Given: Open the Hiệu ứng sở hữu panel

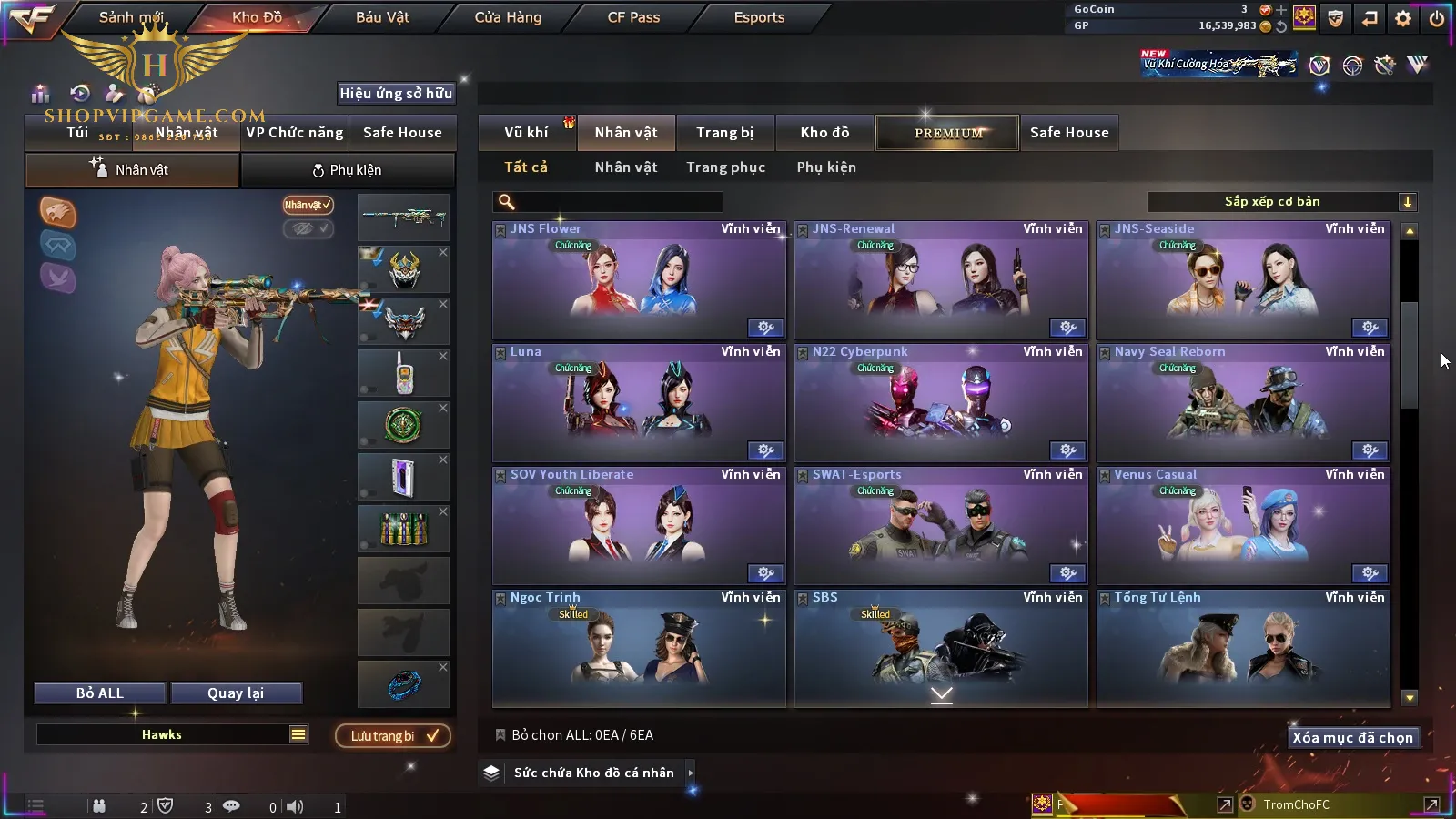Looking at the screenshot, I should [x=396, y=93].
